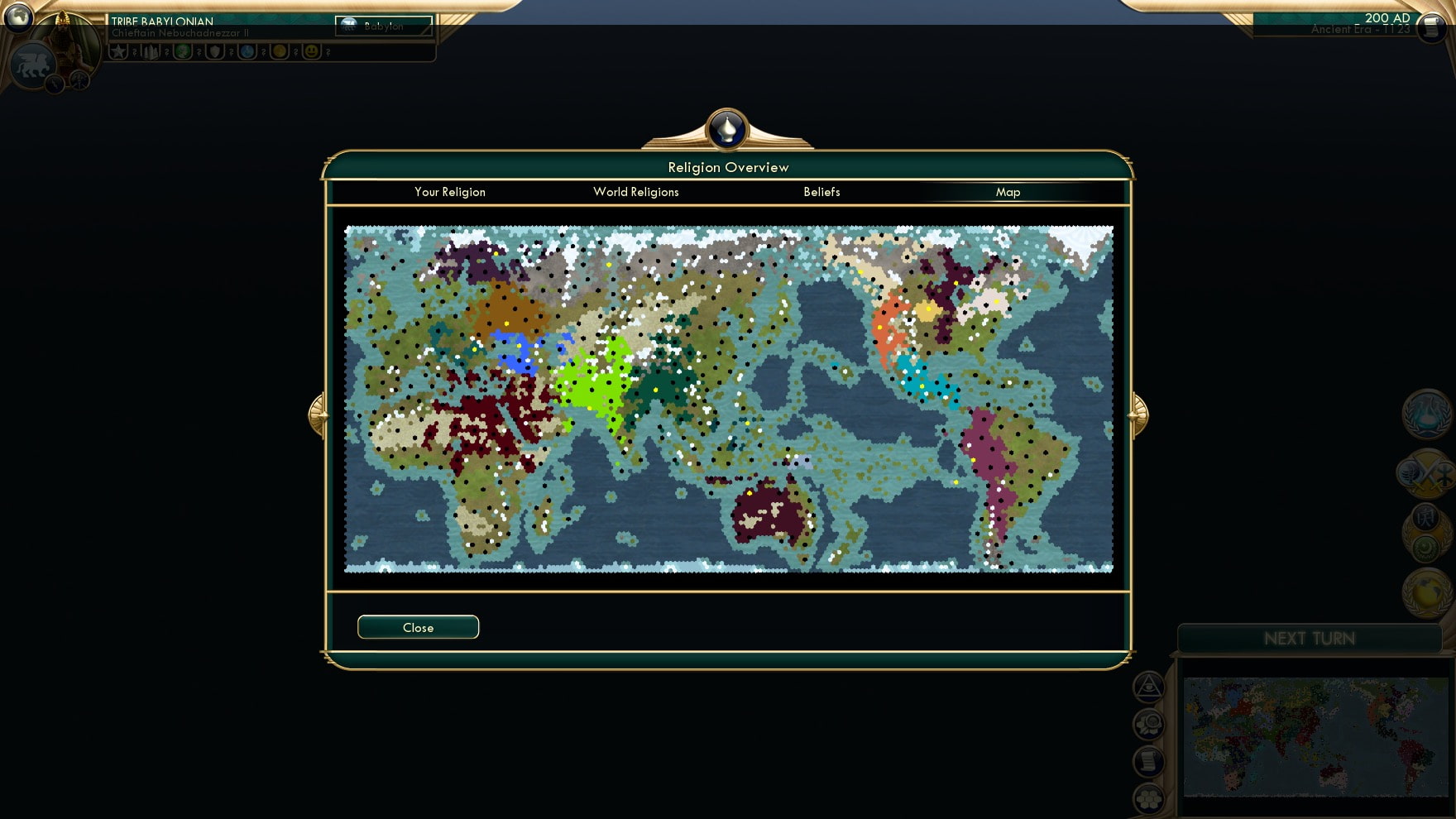Switch to the Your Religion tab
Viewport: 1456px width, 819px height.
(x=449, y=192)
